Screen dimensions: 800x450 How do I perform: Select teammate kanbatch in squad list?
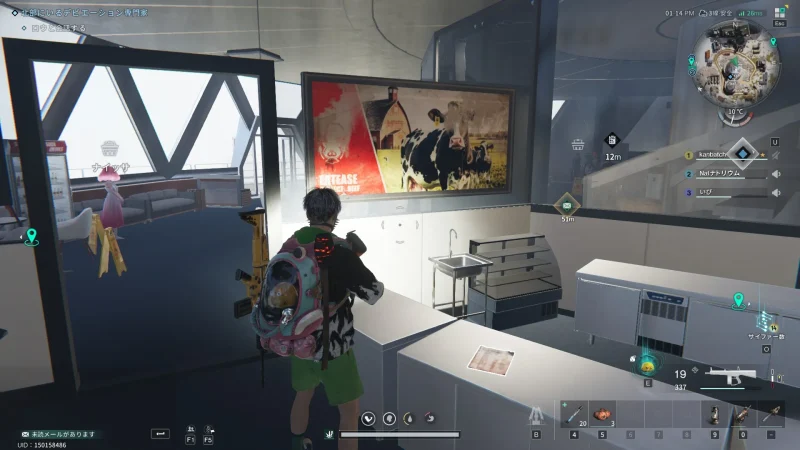[722, 155]
